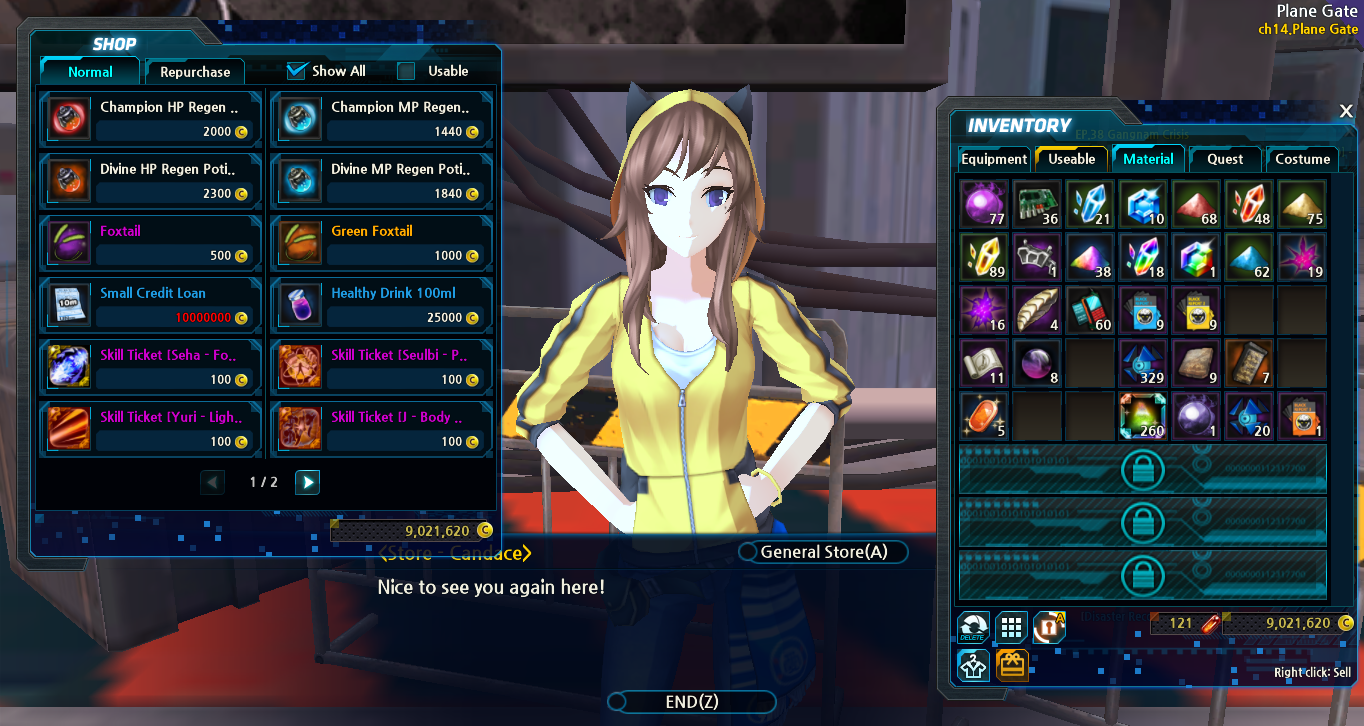Select the Small Credit Loan item

point(151,305)
